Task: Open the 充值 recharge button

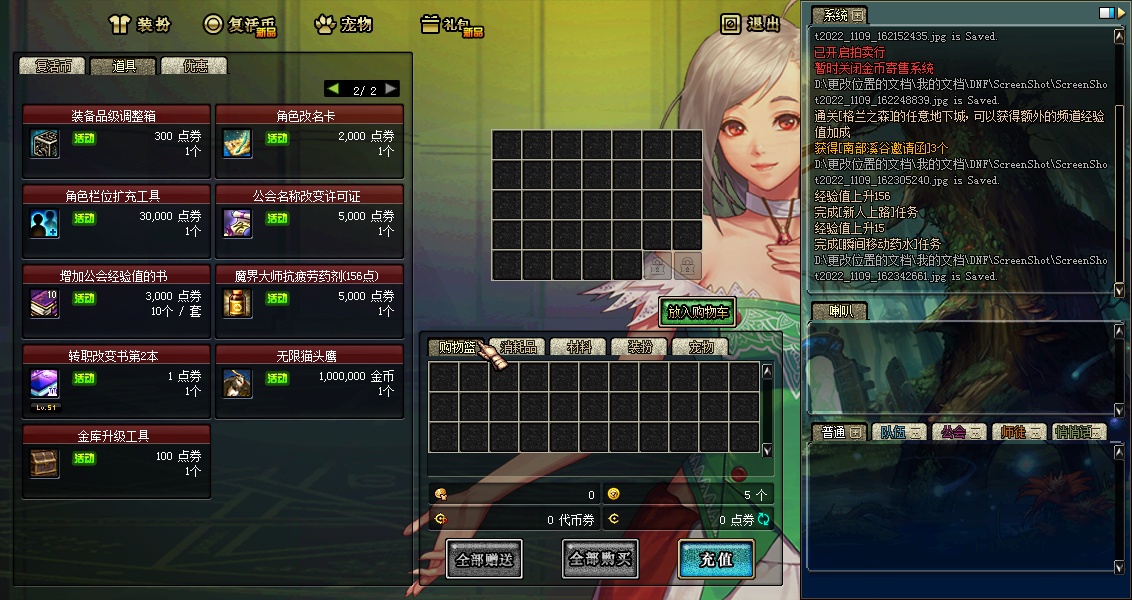Action: (x=716, y=559)
